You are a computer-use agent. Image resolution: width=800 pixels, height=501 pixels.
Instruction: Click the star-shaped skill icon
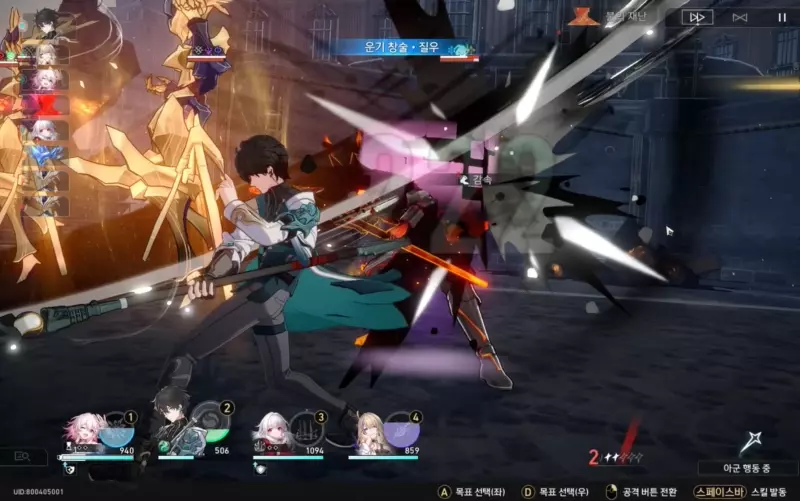pyautogui.click(x=751, y=442)
